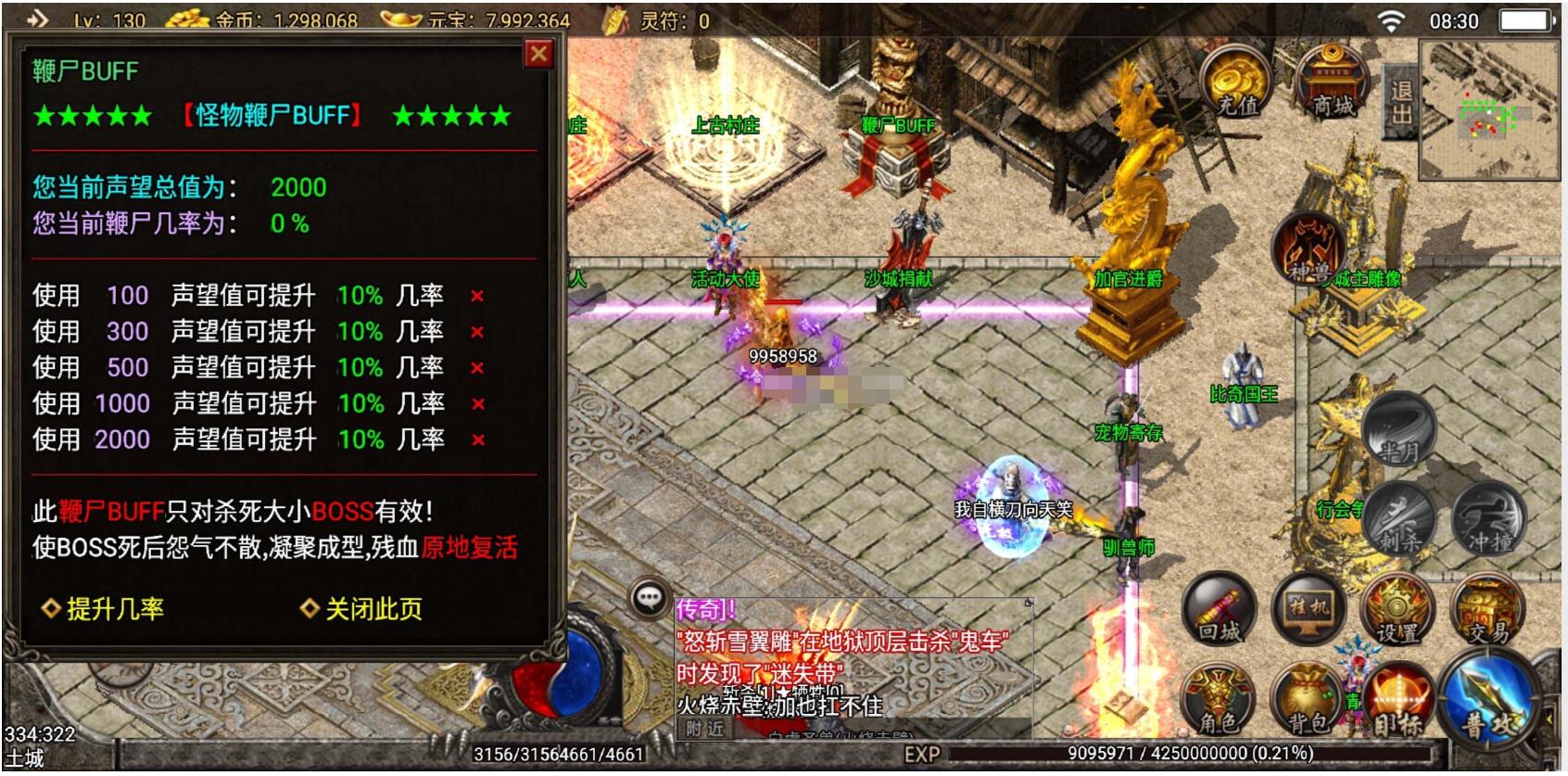
Task: Select the 目标 target button
Action: (1398, 702)
